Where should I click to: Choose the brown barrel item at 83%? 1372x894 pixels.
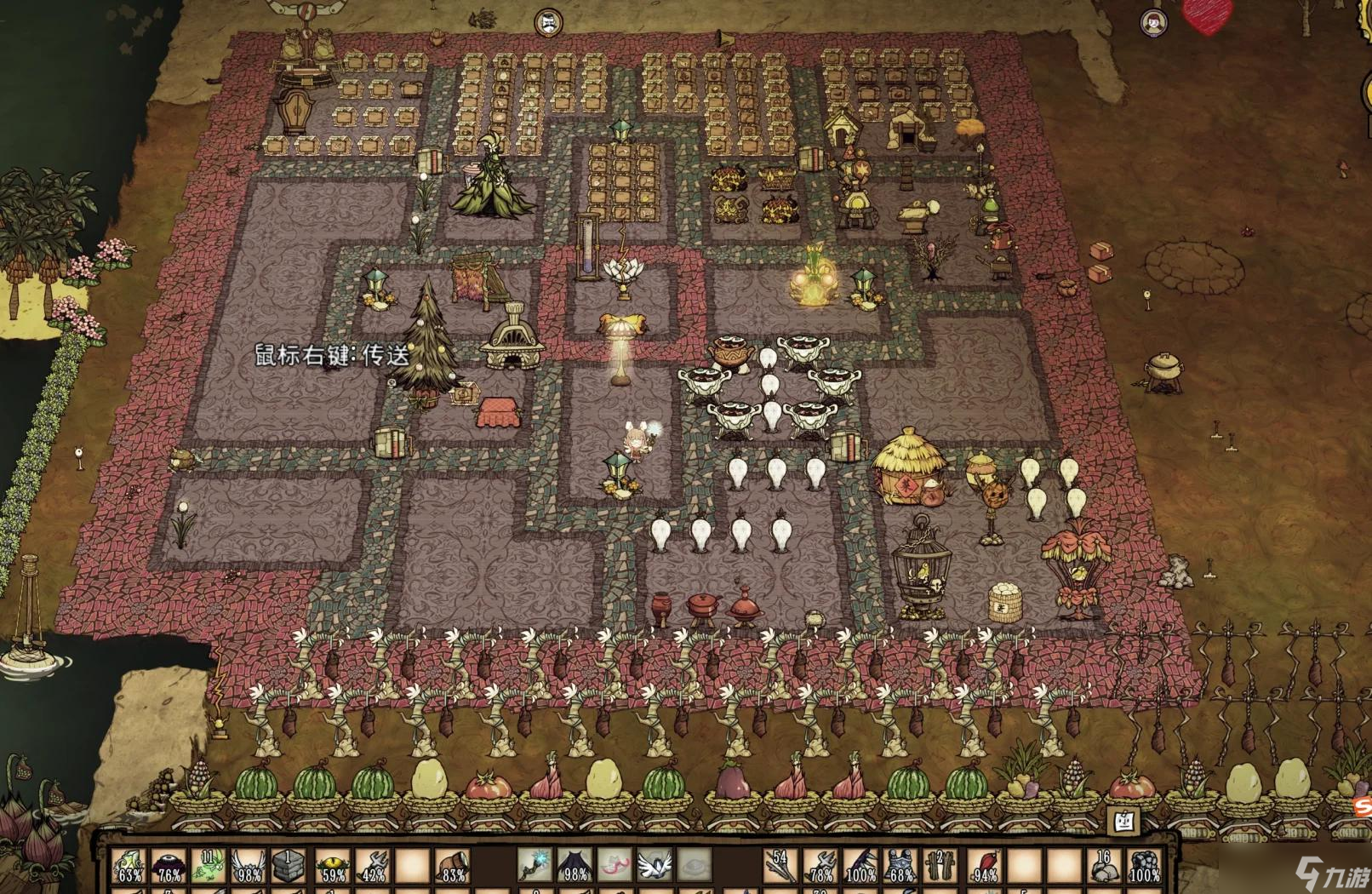click(453, 866)
